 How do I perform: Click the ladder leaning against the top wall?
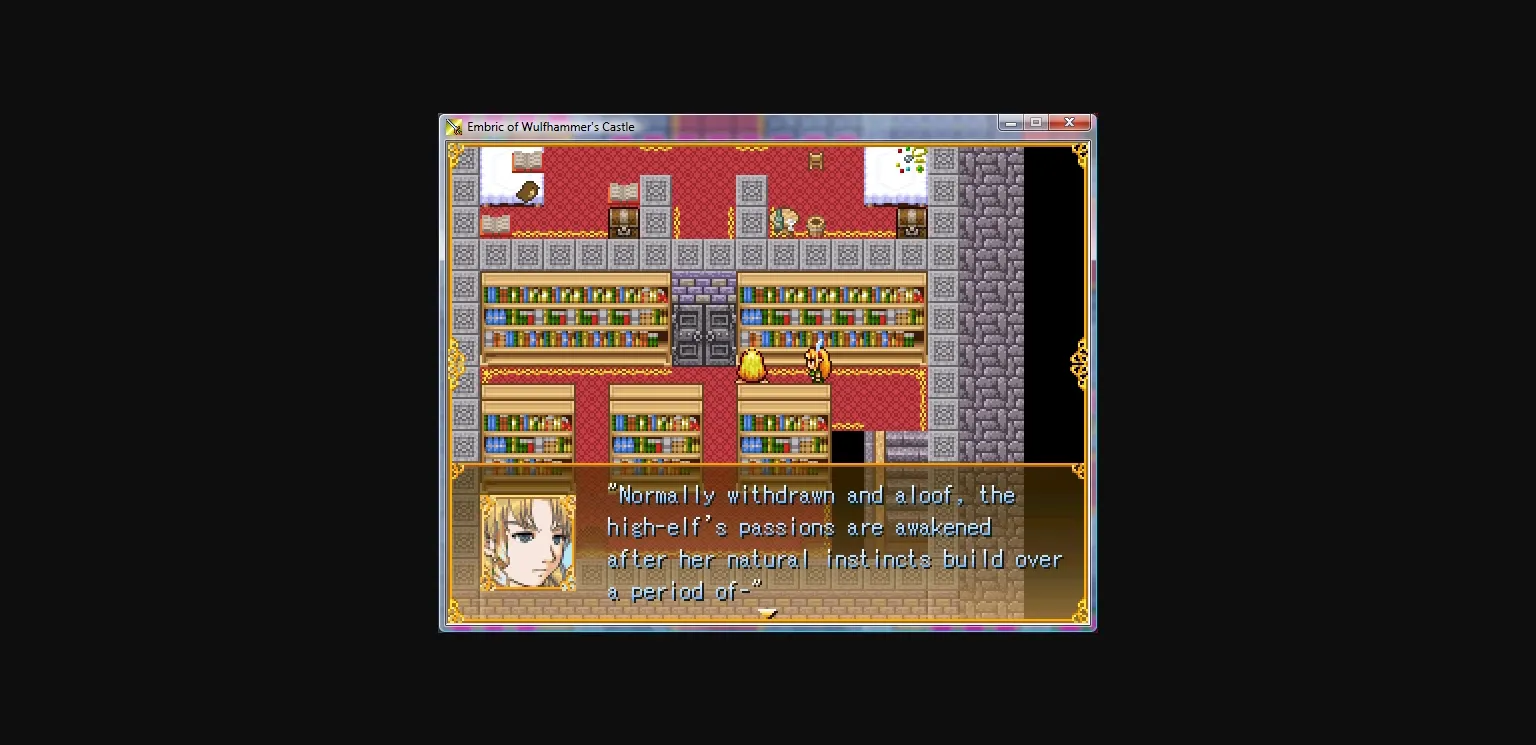pyautogui.click(x=814, y=161)
